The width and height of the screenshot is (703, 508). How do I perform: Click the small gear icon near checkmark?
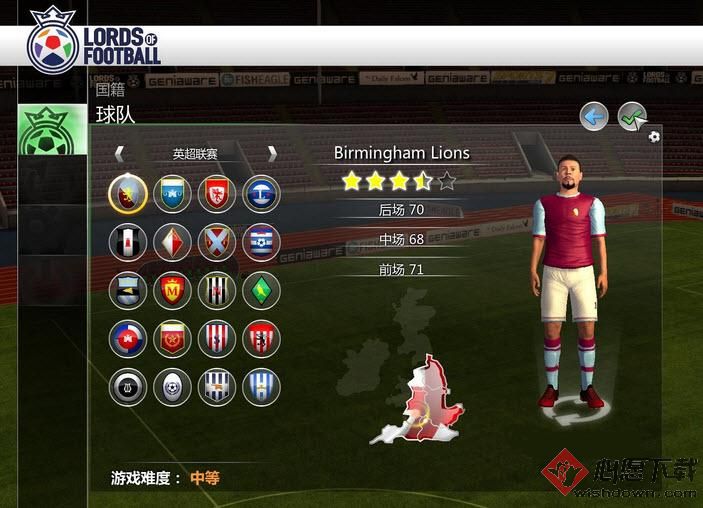(654, 136)
